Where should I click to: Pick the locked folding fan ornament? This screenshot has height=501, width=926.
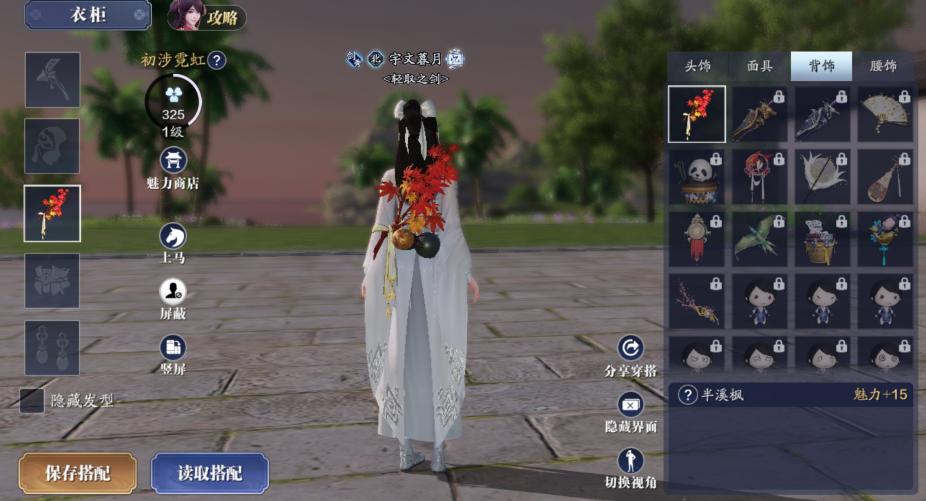[885, 114]
